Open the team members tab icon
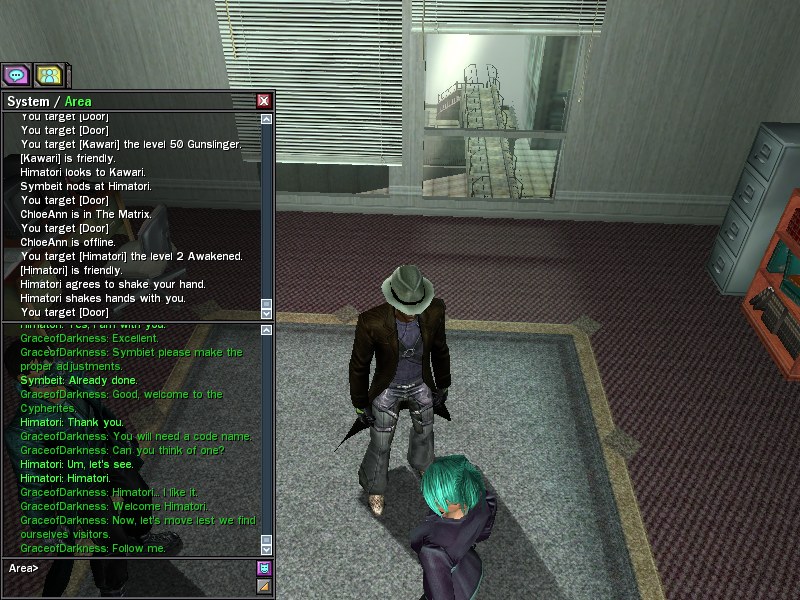The image size is (800, 600). 48,75
